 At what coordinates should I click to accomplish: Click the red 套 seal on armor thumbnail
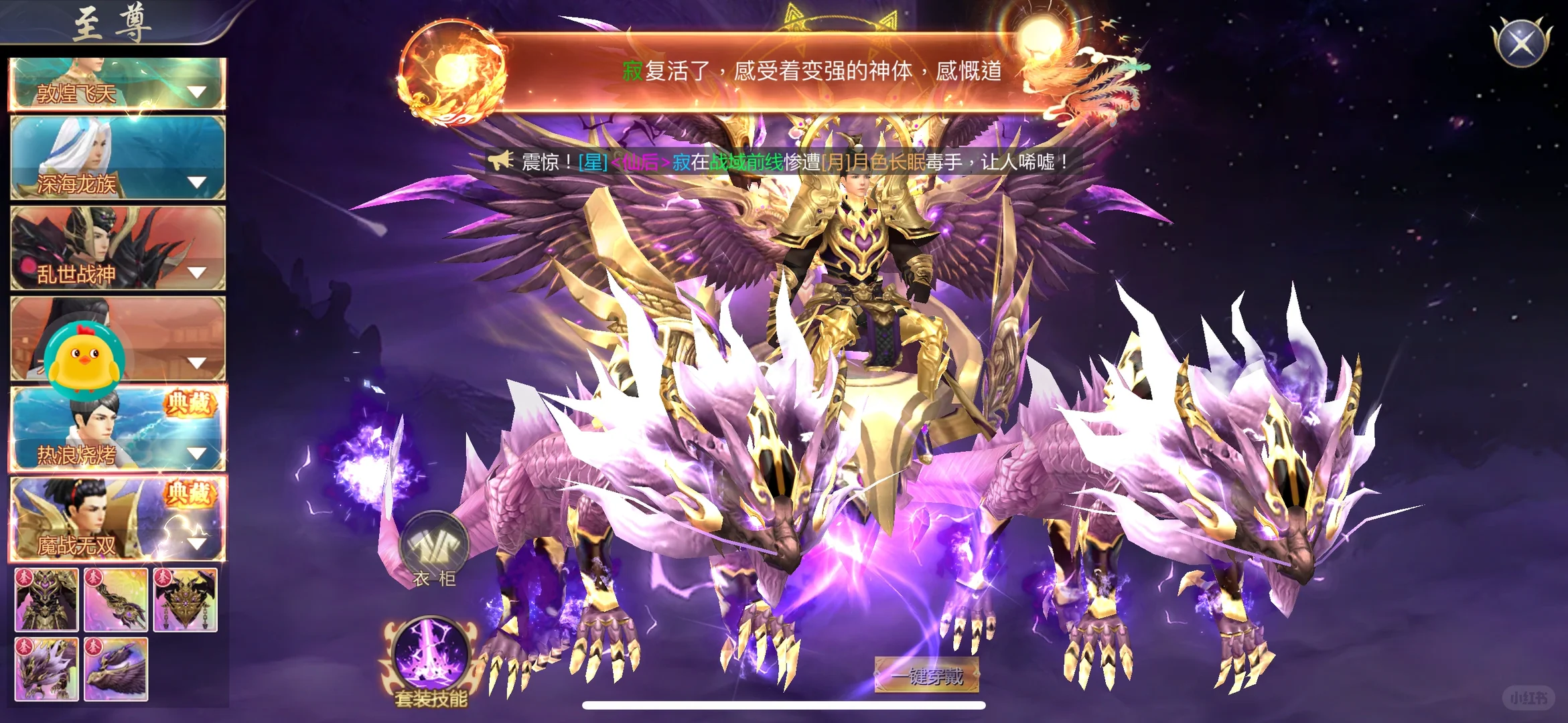pyautogui.click(x=25, y=577)
